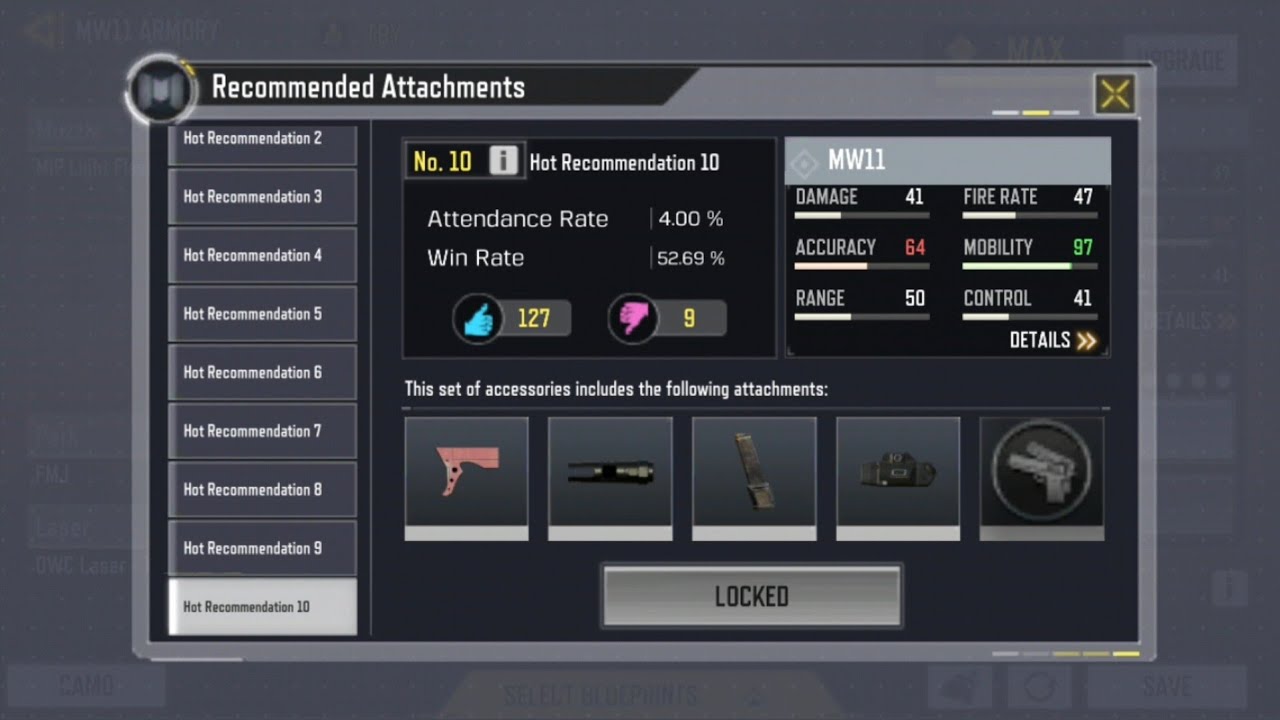Select Hot Recommendation 3
1280x720 pixels.
(x=262, y=197)
